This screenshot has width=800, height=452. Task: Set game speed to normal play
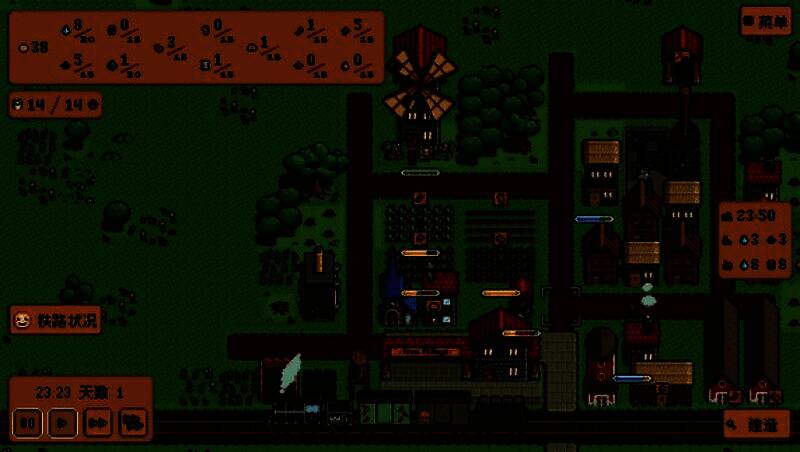pos(62,423)
